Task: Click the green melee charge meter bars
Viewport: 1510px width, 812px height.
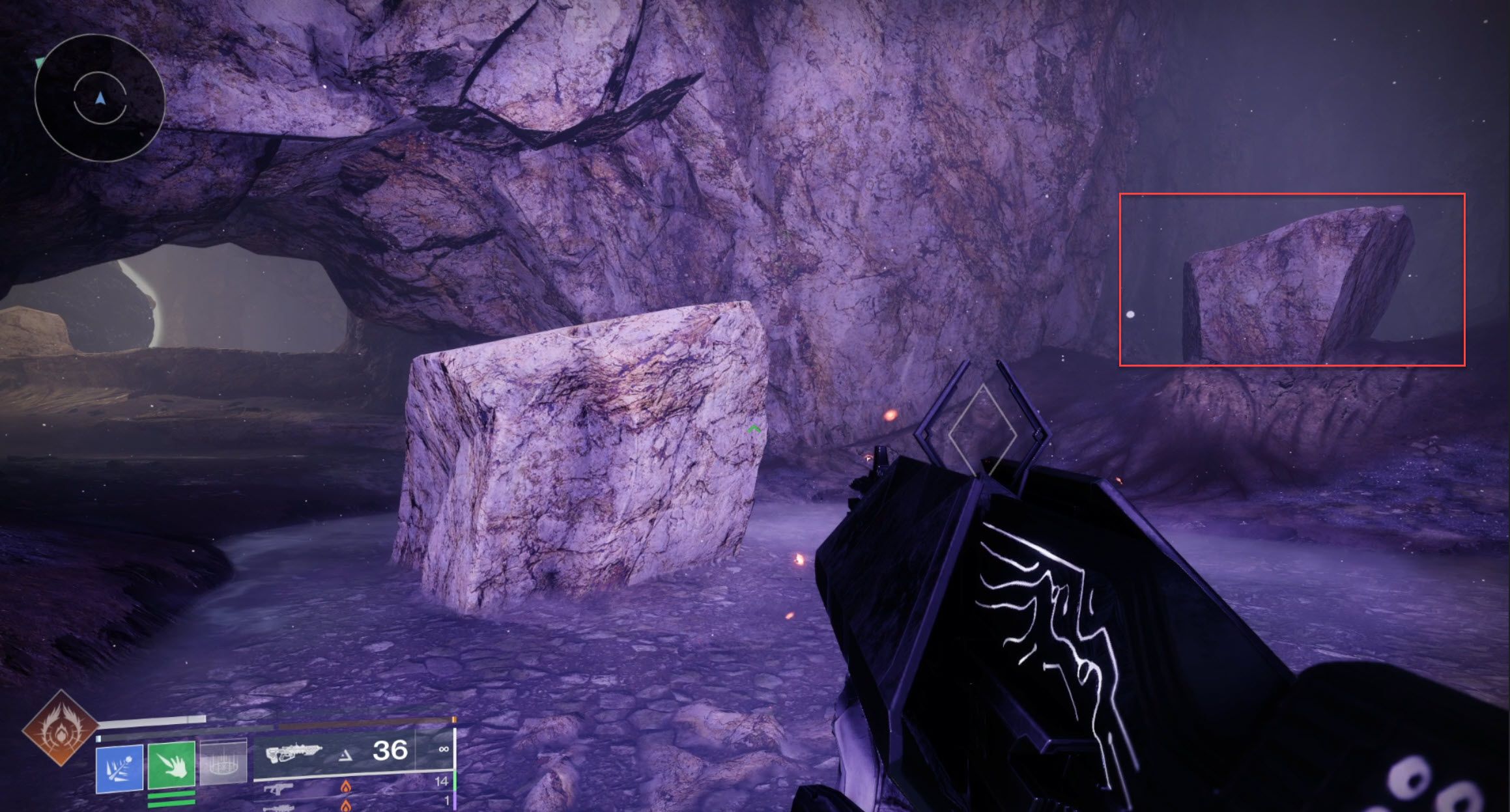Action: [171, 798]
